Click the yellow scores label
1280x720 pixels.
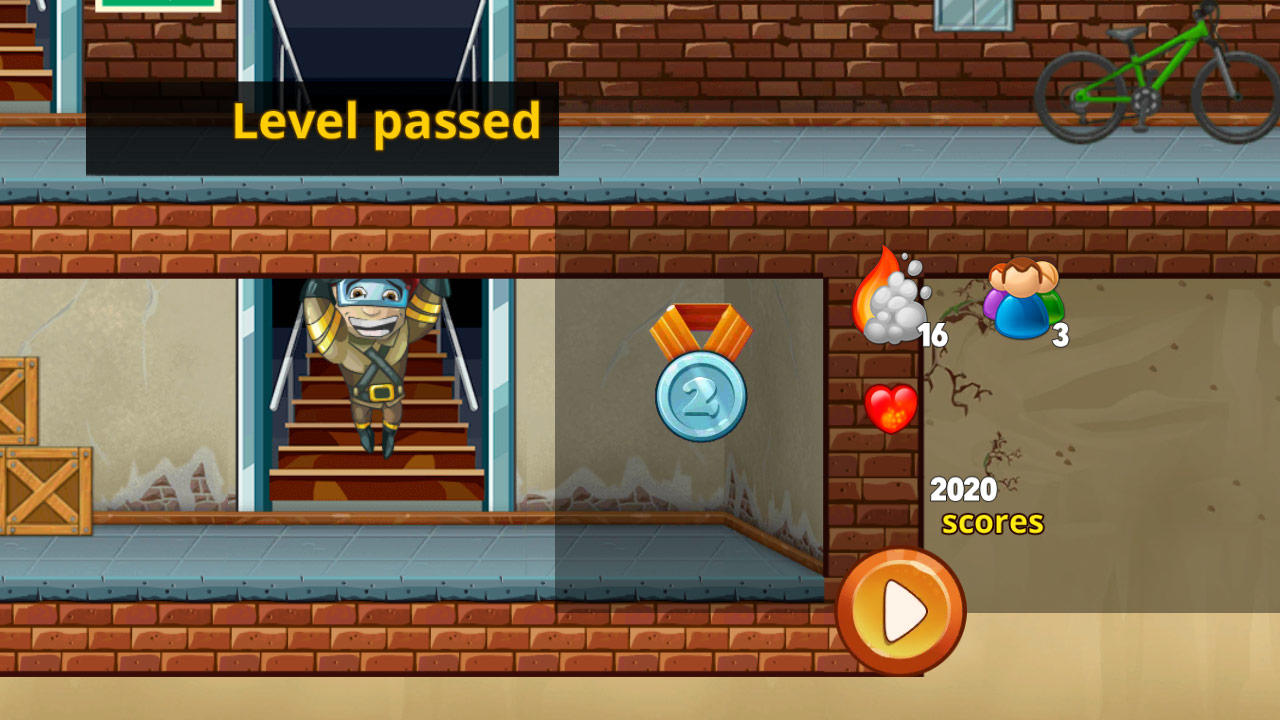(993, 521)
